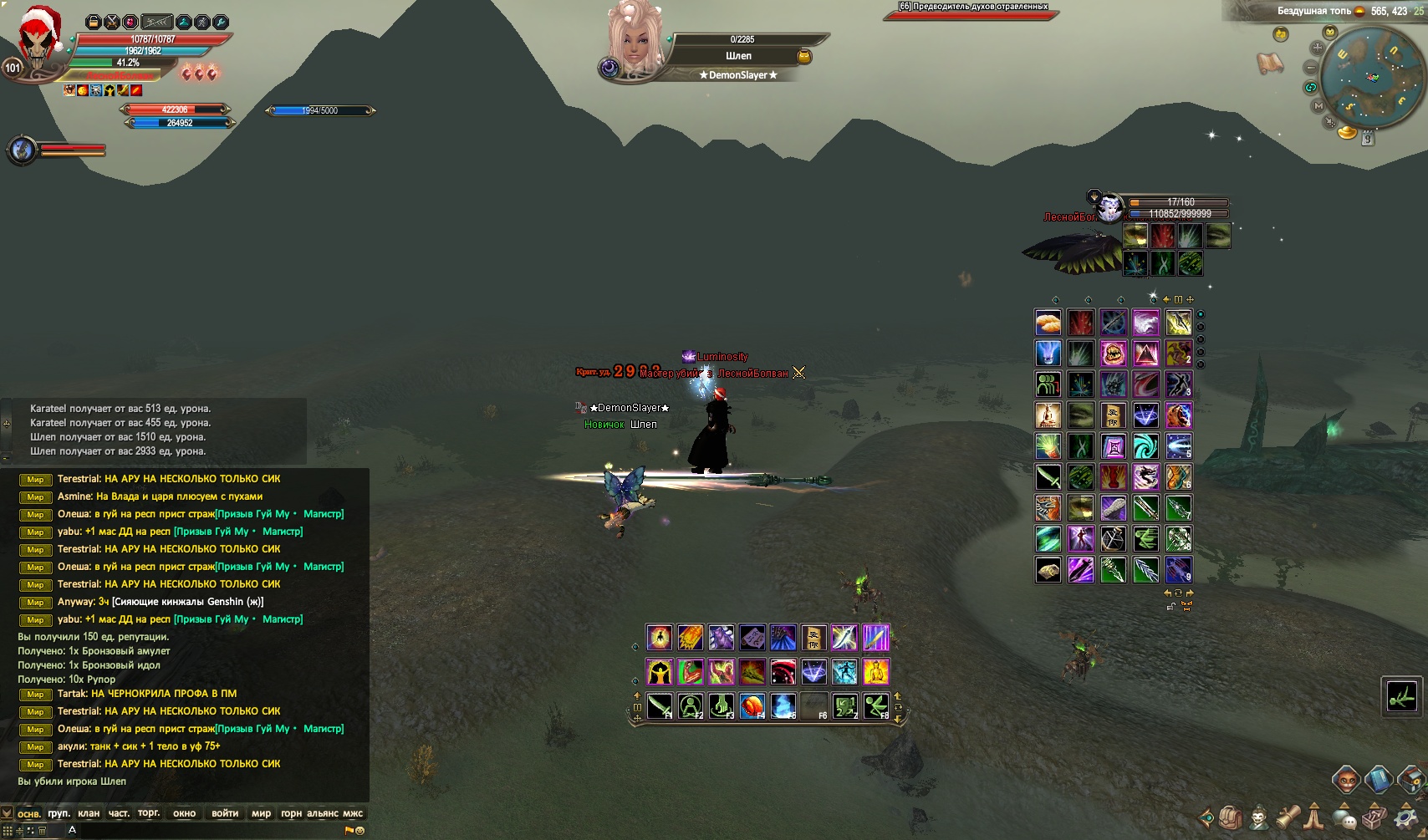Open the cat face shop icon
Viewport: 1428px width, 840px height.
pyautogui.click(x=1346, y=780)
